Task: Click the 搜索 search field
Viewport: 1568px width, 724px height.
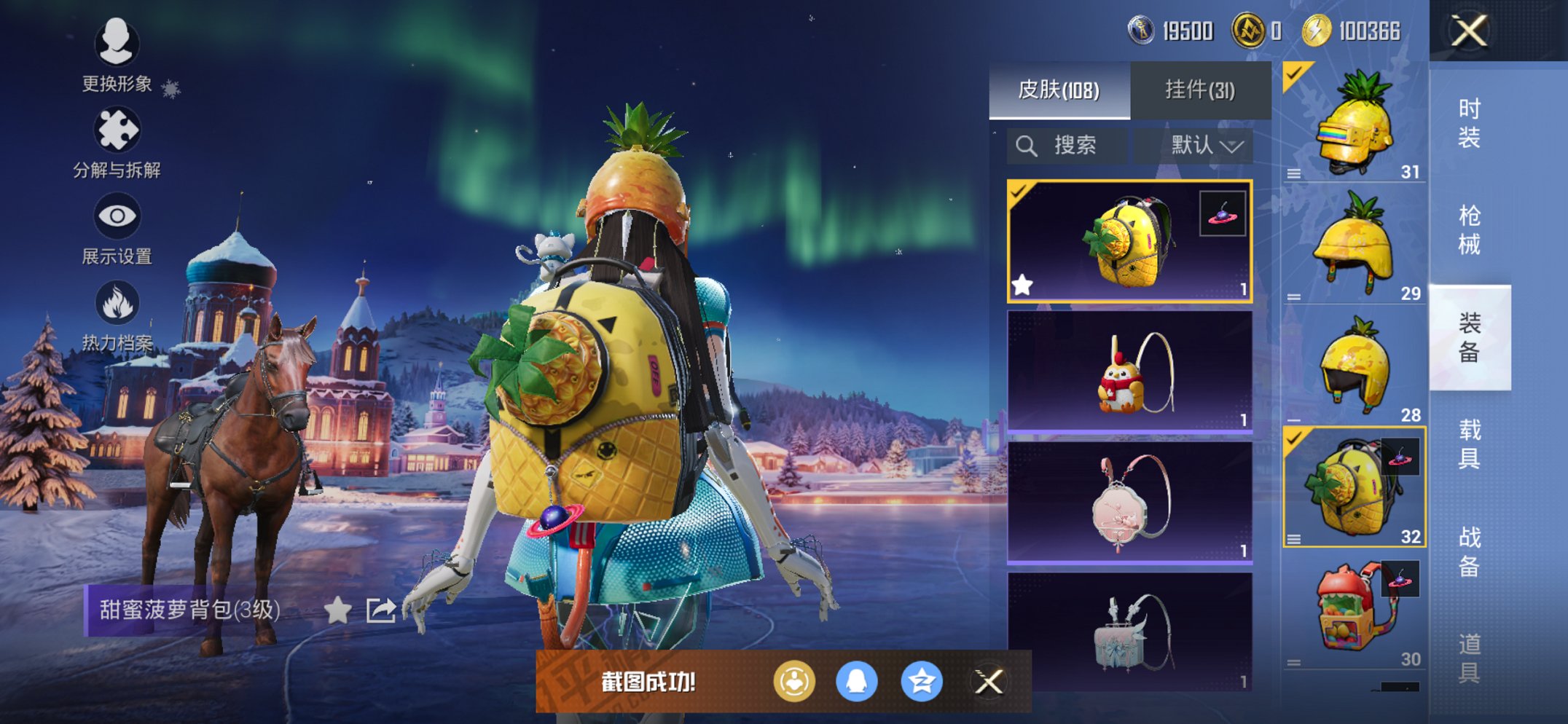Action: pyautogui.click(x=1067, y=146)
